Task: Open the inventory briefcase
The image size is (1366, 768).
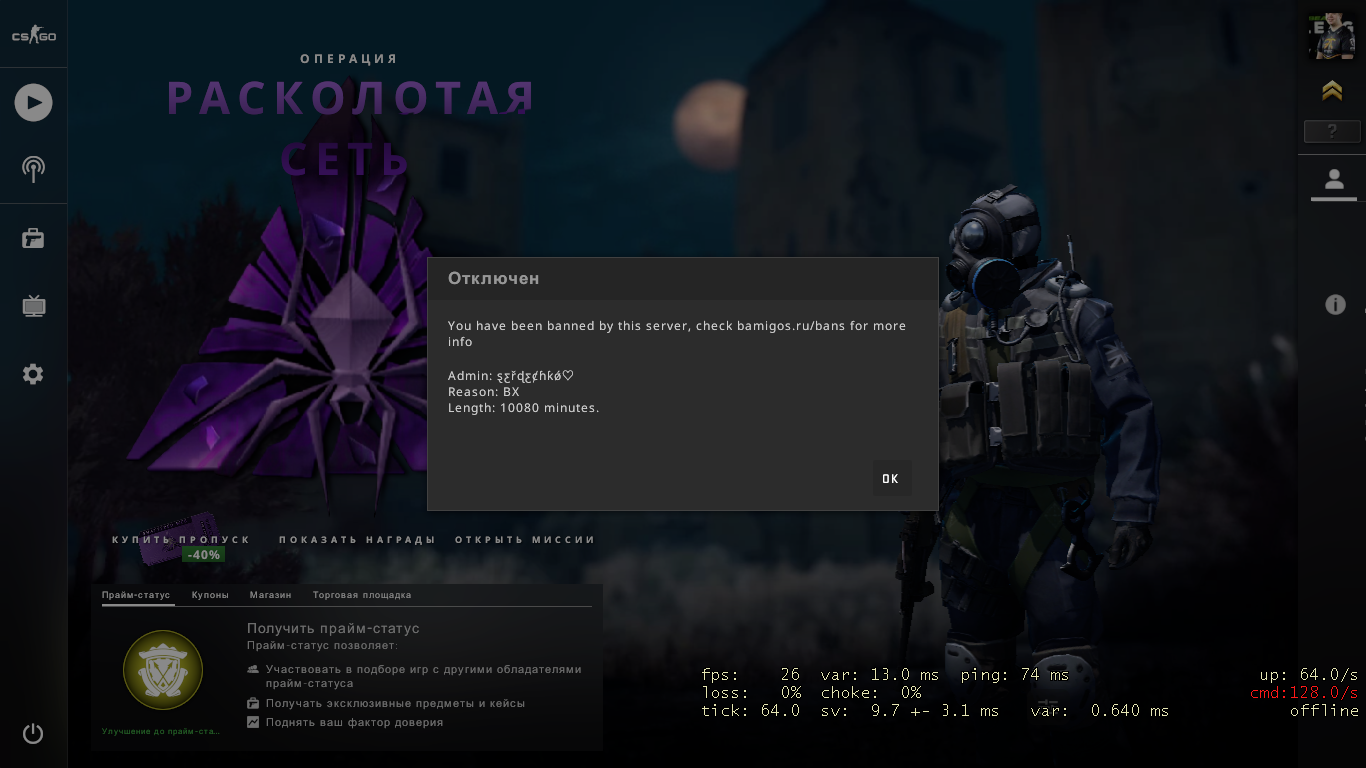Action: coord(33,238)
